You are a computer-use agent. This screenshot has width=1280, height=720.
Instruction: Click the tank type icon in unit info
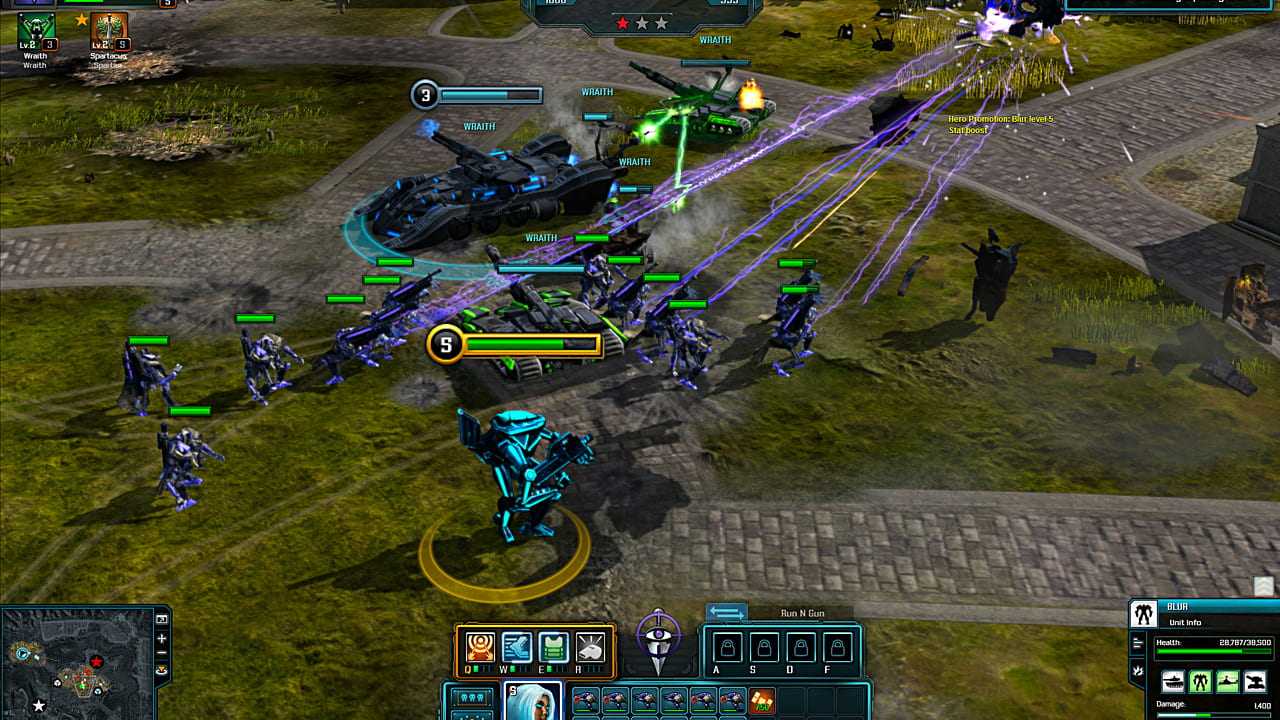tap(1173, 682)
